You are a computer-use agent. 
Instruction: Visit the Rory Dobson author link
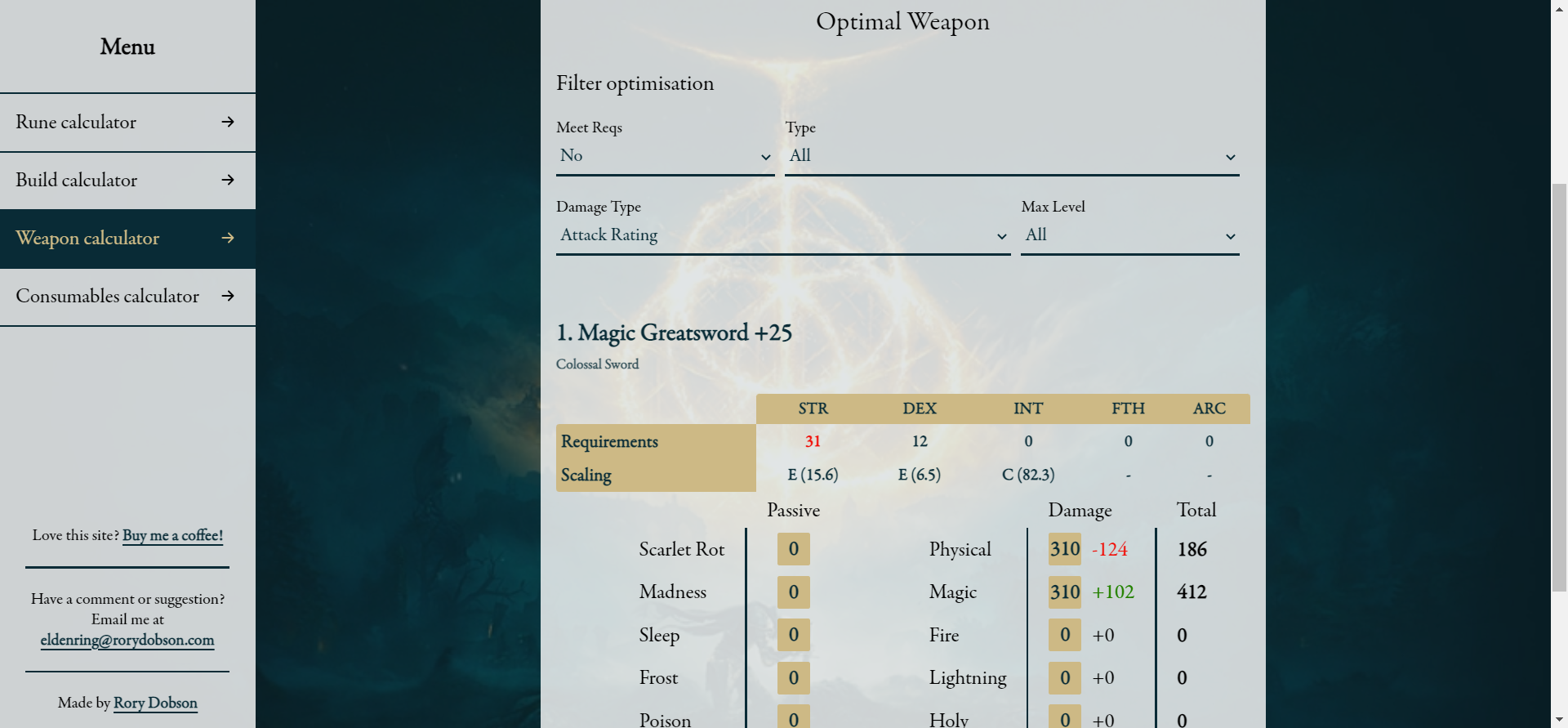(x=155, y=703)
